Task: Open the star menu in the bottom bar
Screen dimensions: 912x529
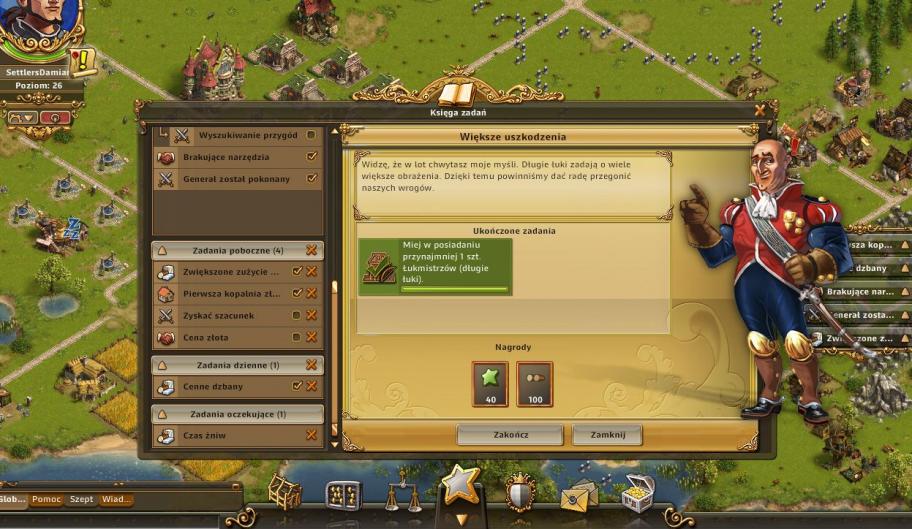Action: (x=461, y=485)
